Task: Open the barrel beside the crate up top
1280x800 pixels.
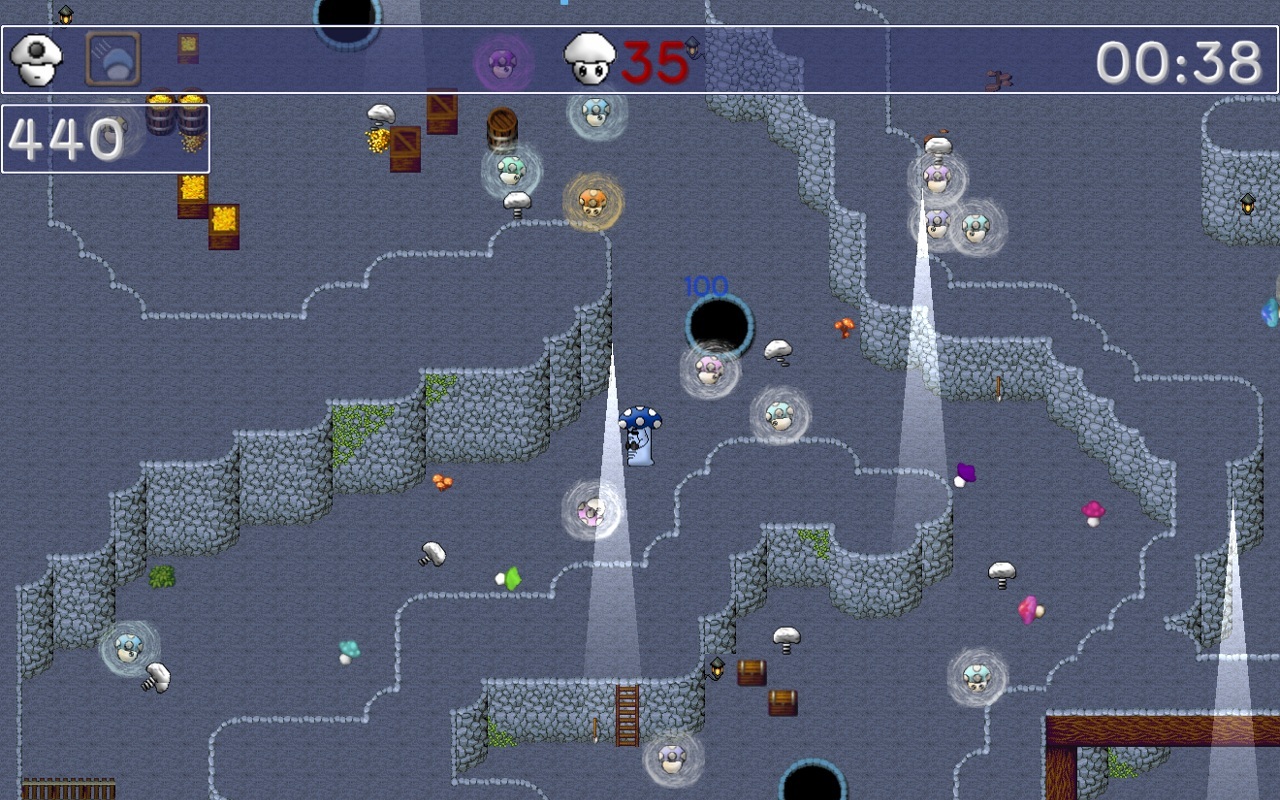Action: [502, 122]
